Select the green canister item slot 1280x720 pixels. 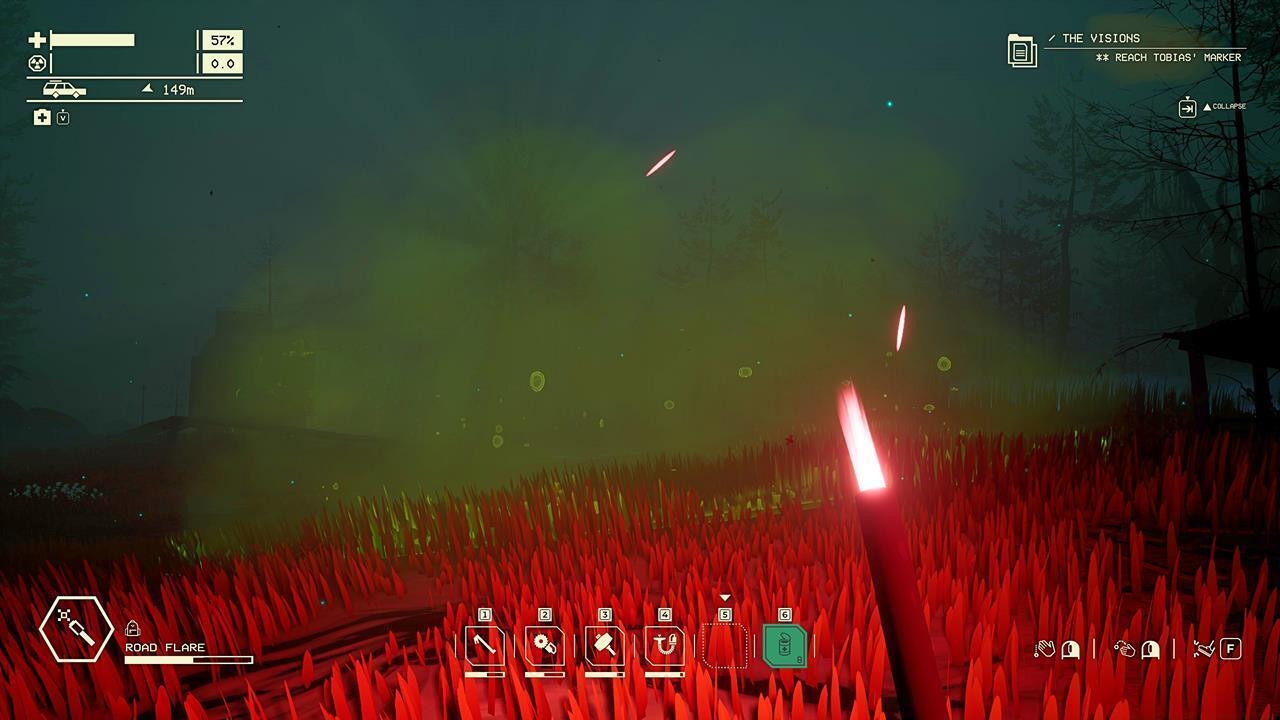coord(785,646)
